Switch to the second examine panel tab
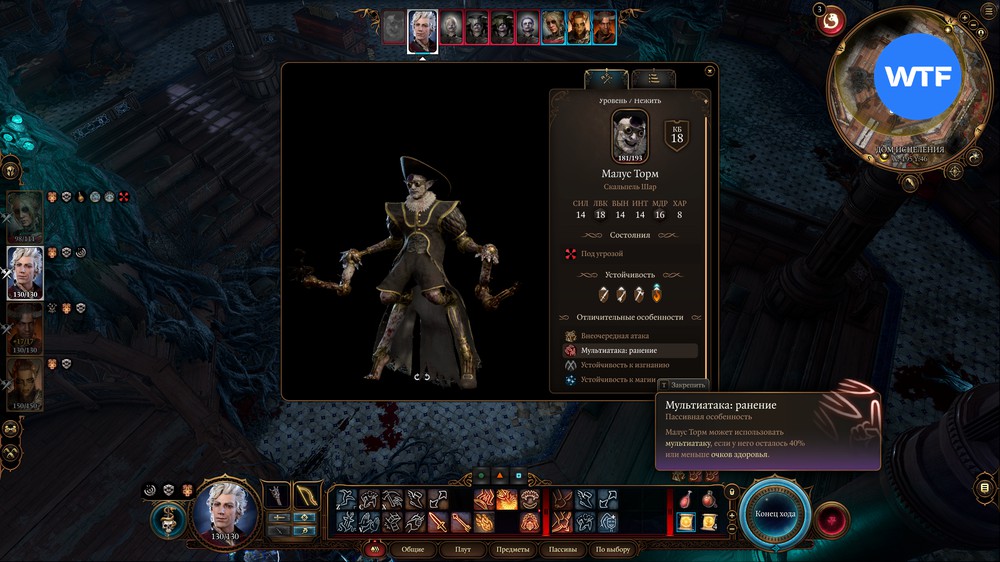Screen dimensions: 1000x562 (x=652, y=78)
